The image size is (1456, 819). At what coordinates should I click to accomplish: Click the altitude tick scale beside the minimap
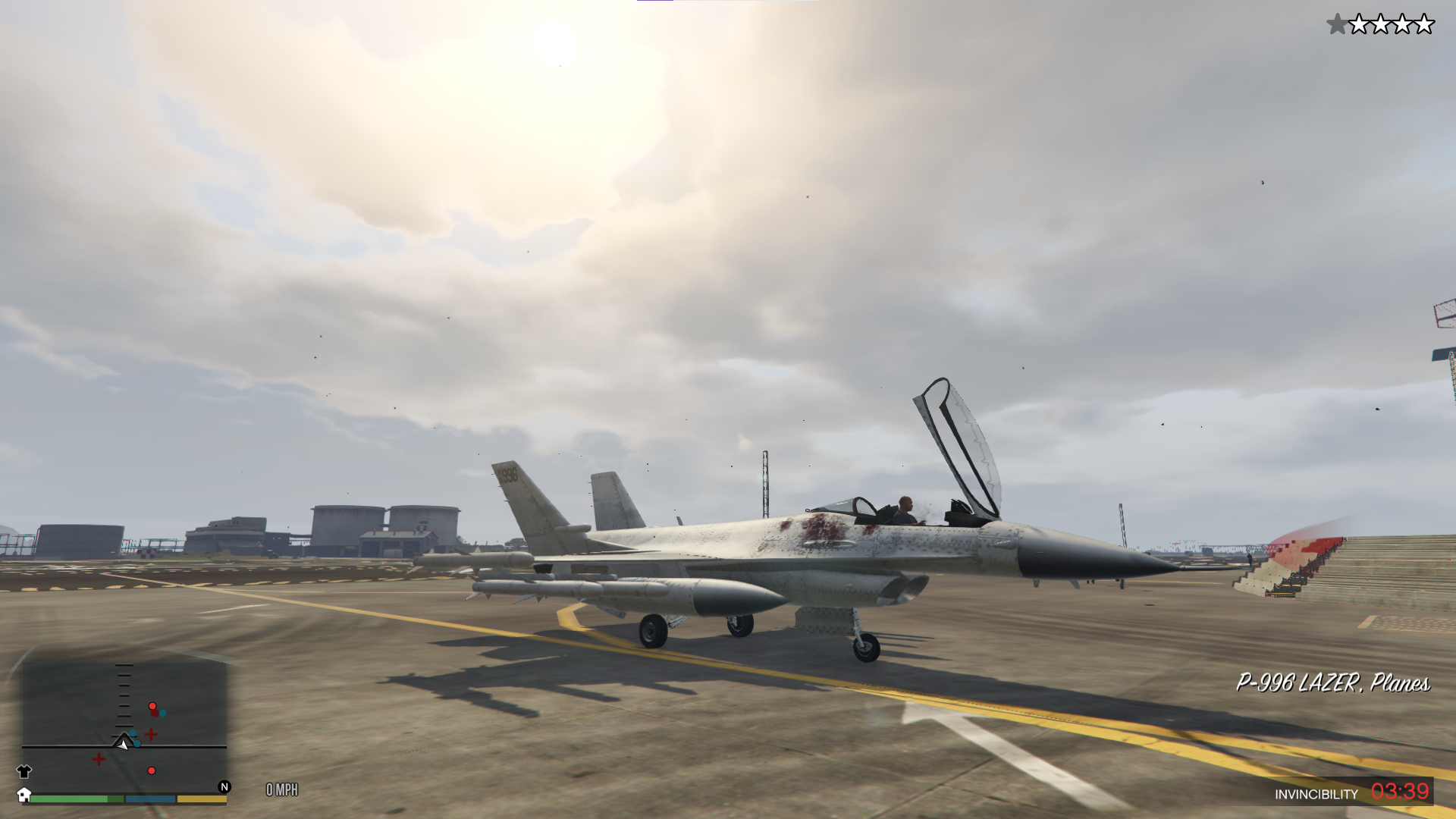coord(124,695)
